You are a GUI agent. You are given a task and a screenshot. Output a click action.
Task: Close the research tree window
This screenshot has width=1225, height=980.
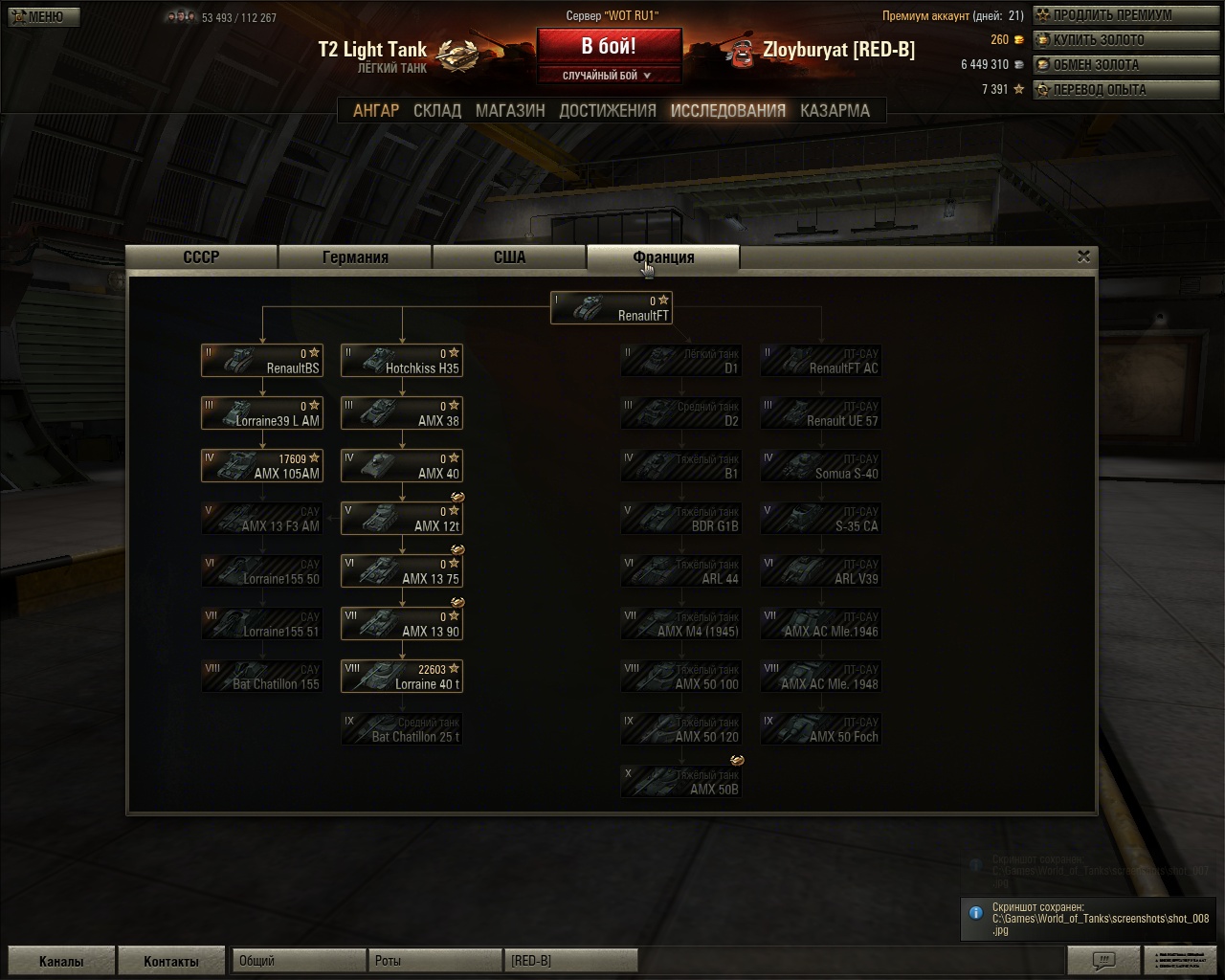click(x=1083, y=256)
